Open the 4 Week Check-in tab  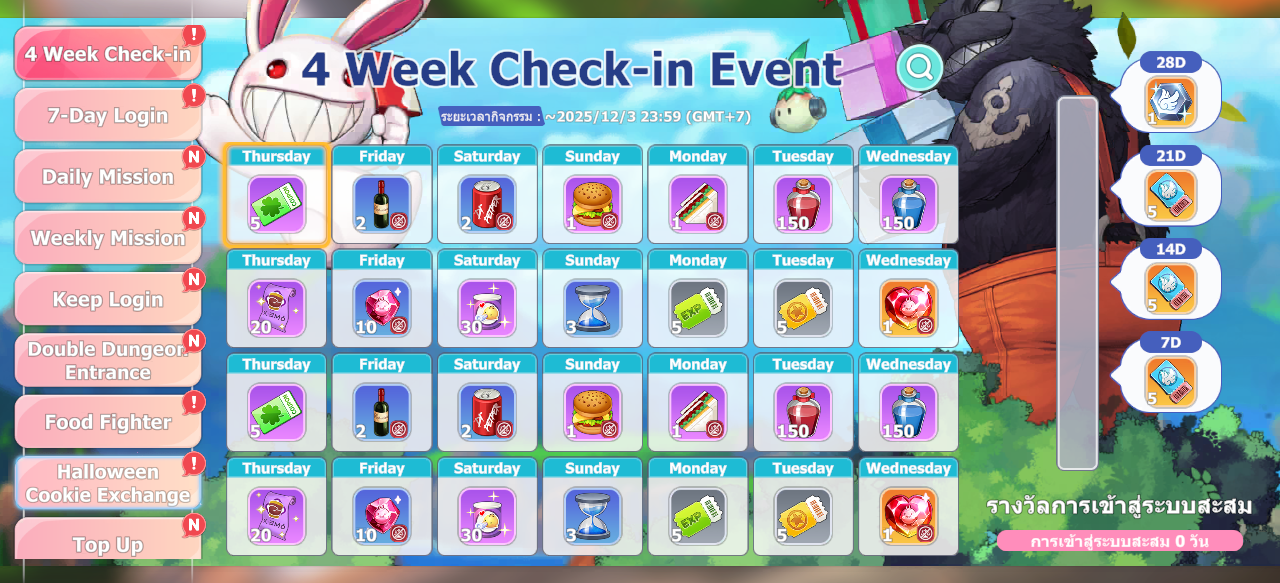(x=108, y=54)
